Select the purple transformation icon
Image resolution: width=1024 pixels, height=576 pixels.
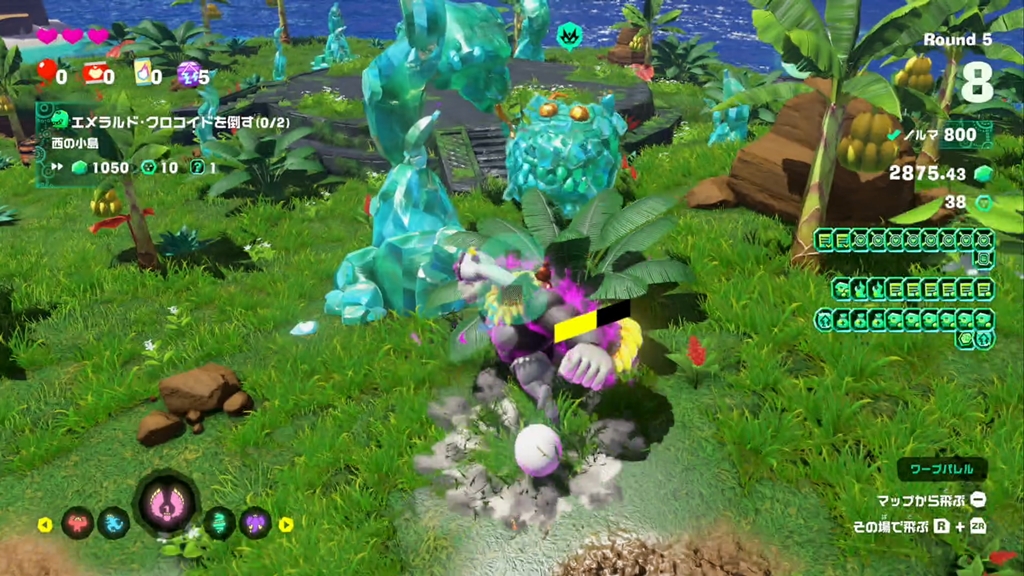click(x=255, y=522)
